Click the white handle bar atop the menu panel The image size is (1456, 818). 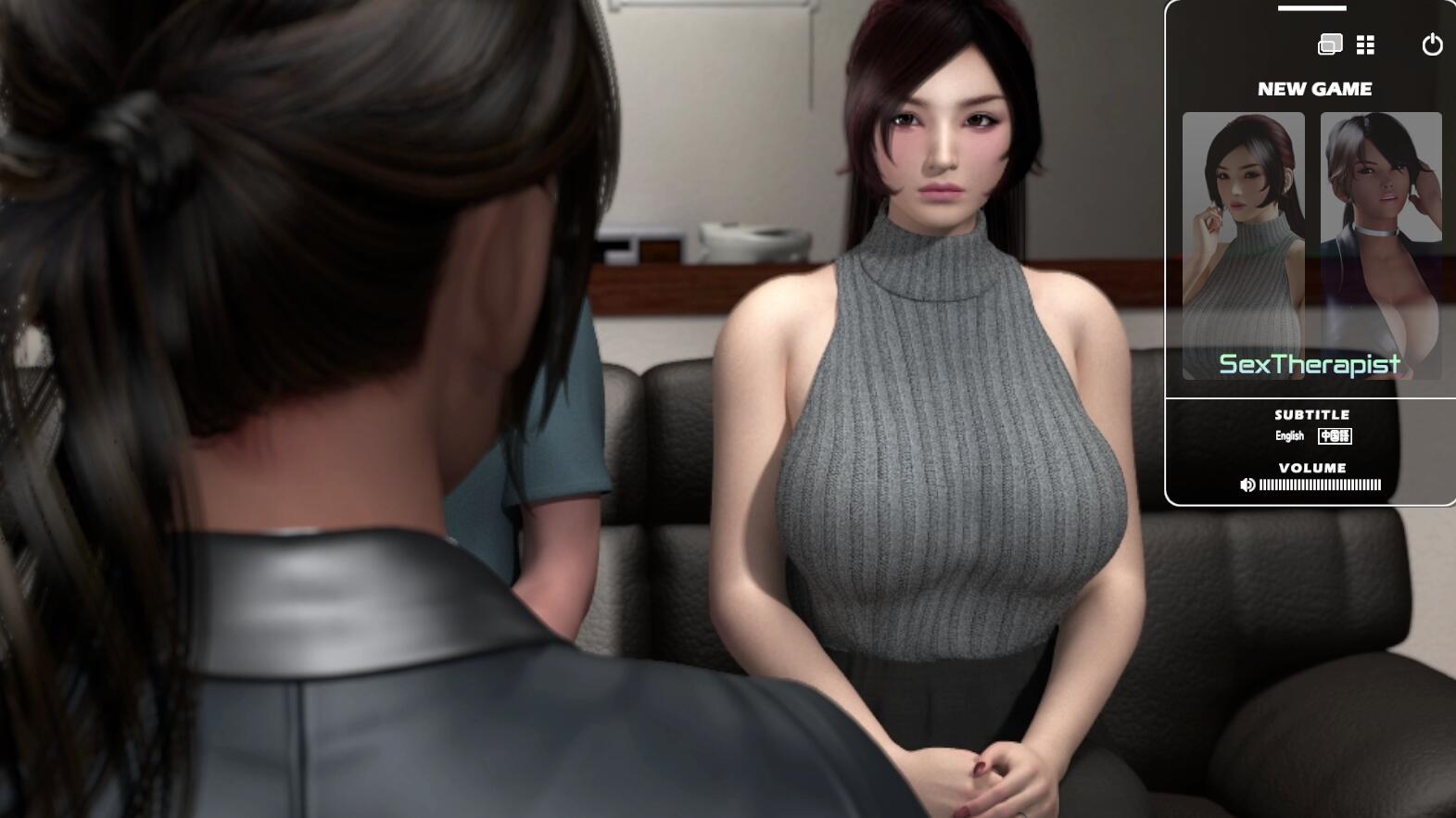[1311, 8]
